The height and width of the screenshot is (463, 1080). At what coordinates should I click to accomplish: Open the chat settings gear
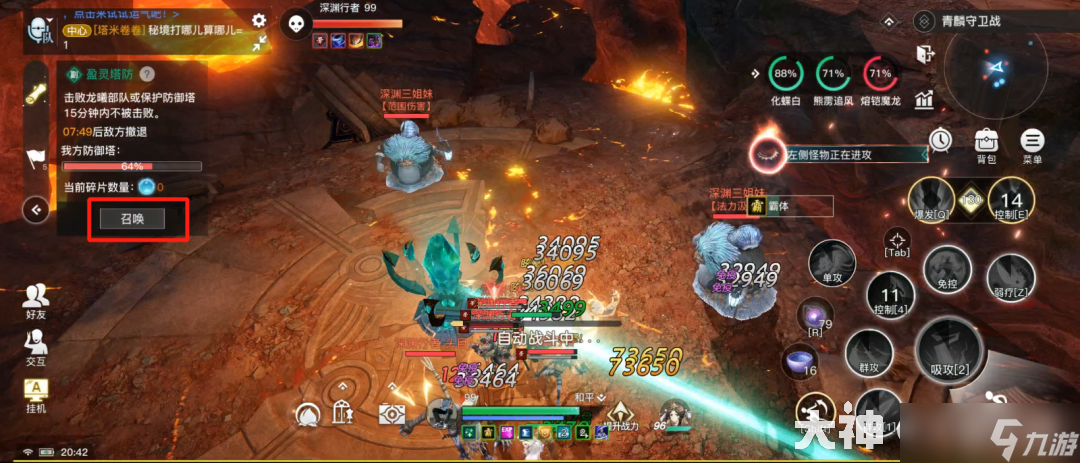[259, 20]
